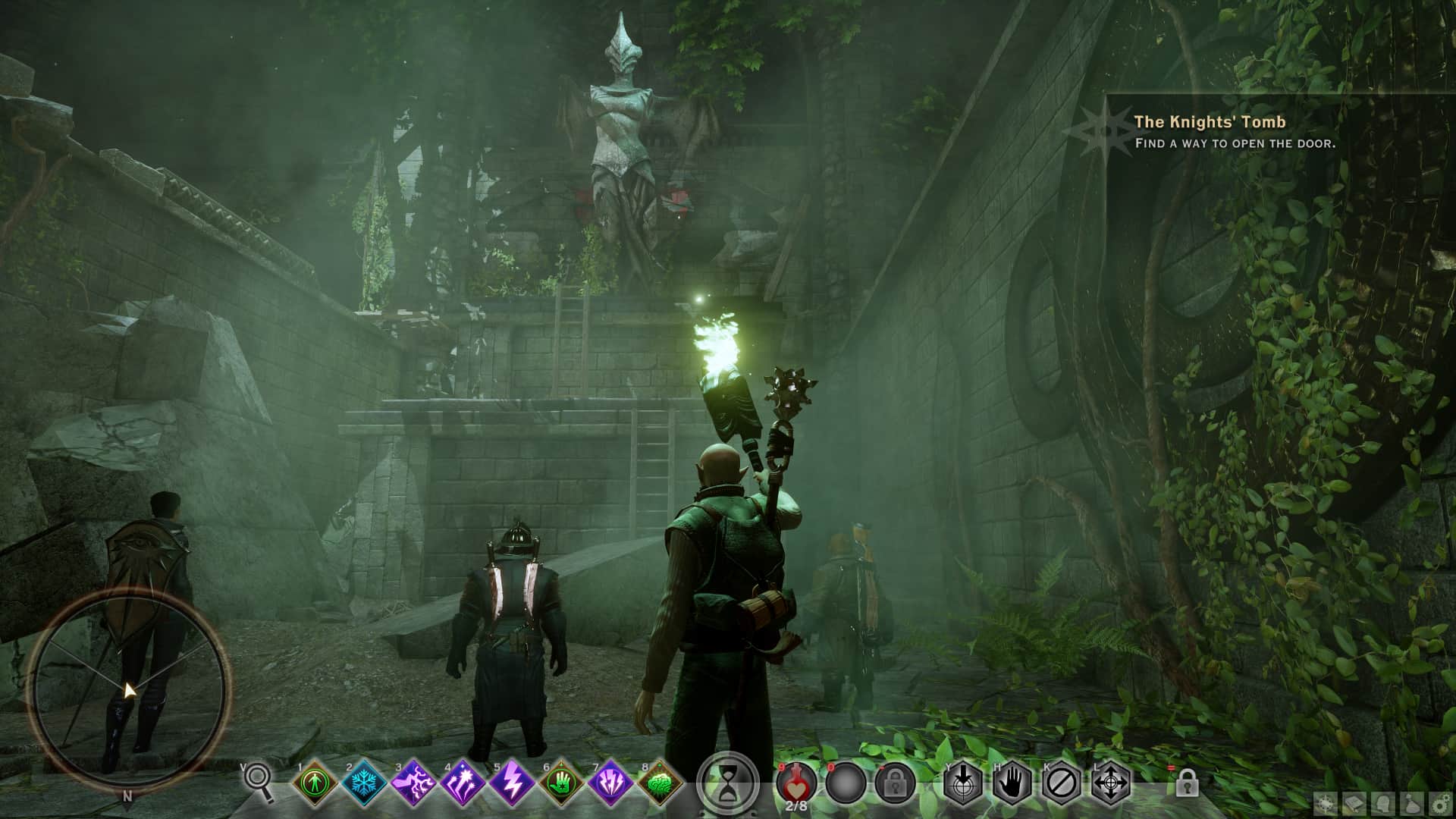
Task: Select the locked potion slot
Action: click(895, 782)
